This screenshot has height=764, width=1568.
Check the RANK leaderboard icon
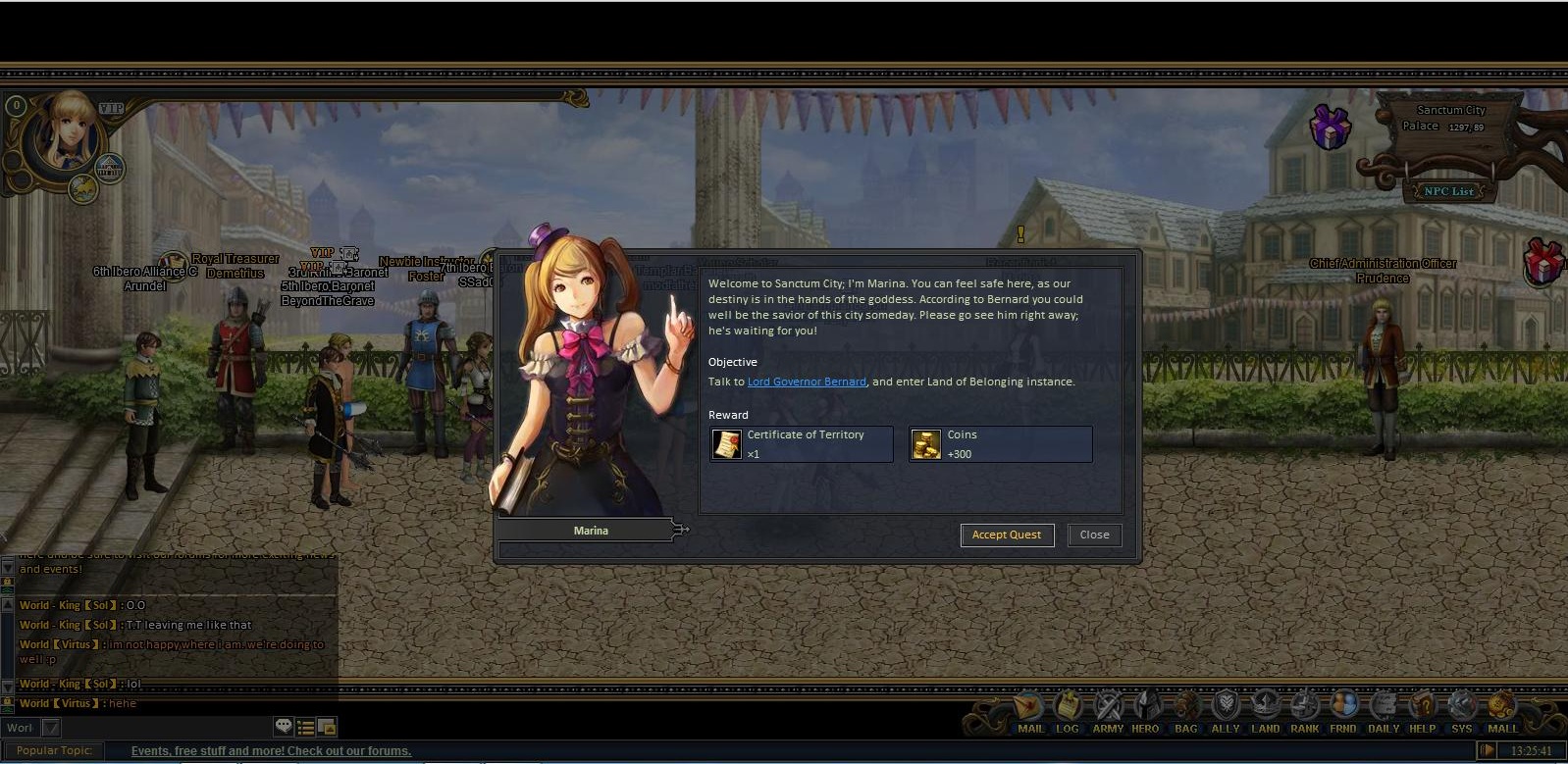1305,706
